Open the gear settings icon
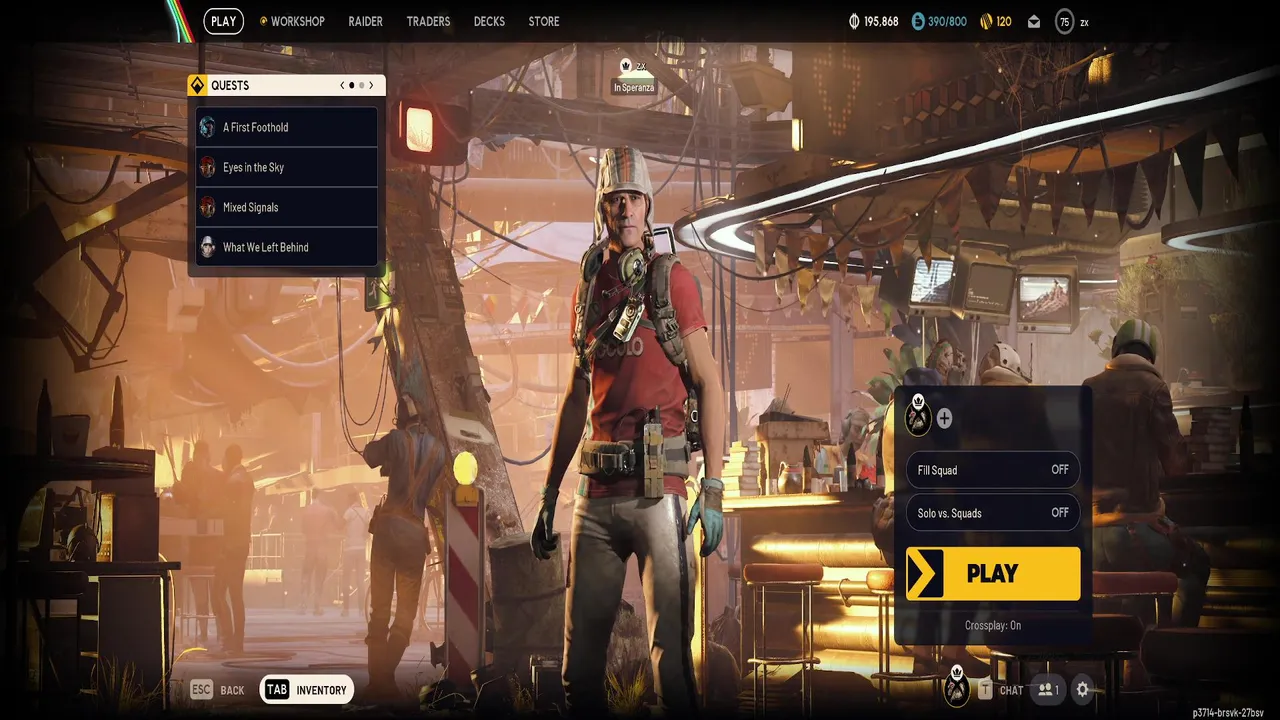1280x720 pixels. tap(1082, 689)
